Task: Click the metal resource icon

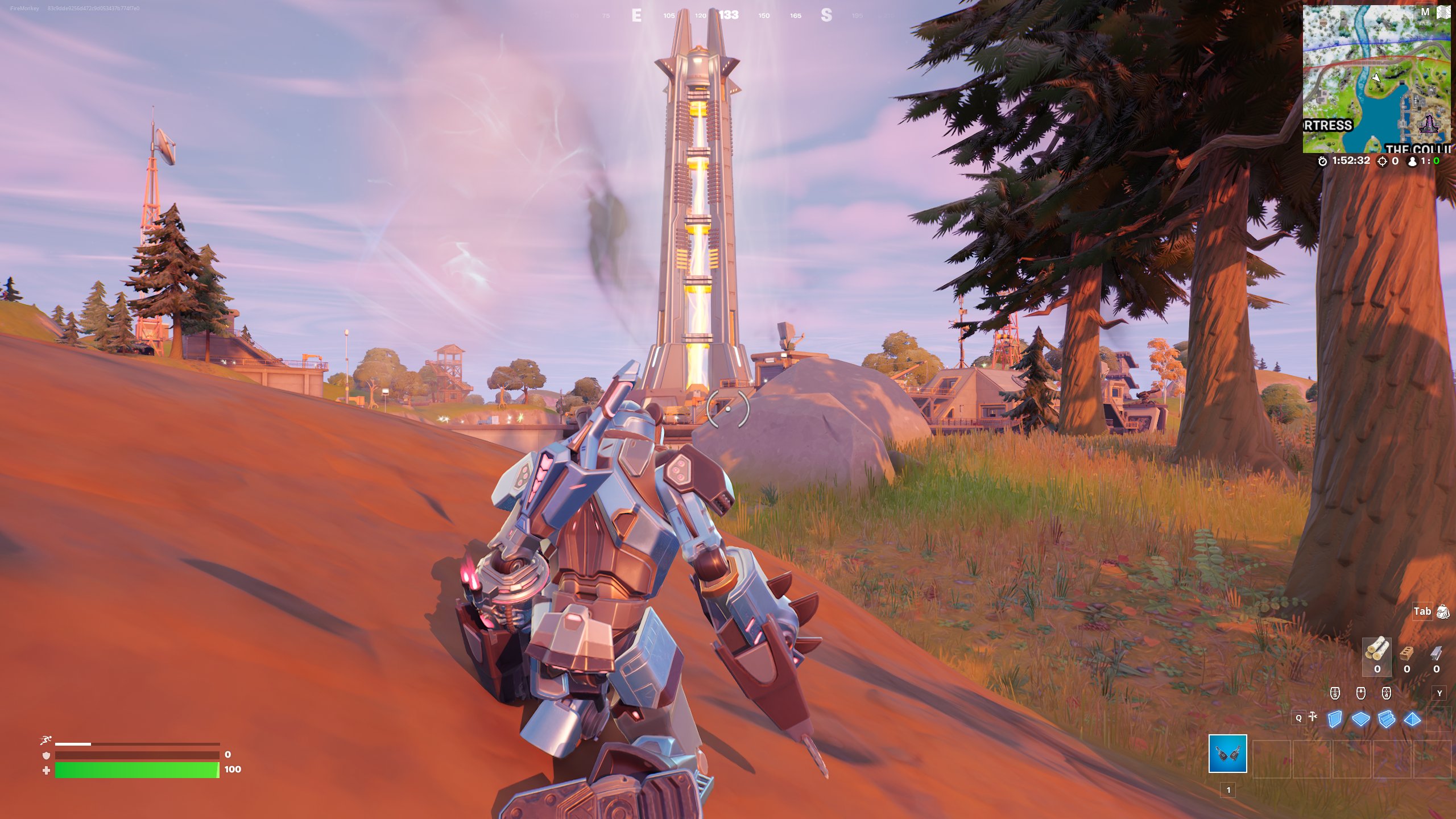Action: tap(1436, 653)
